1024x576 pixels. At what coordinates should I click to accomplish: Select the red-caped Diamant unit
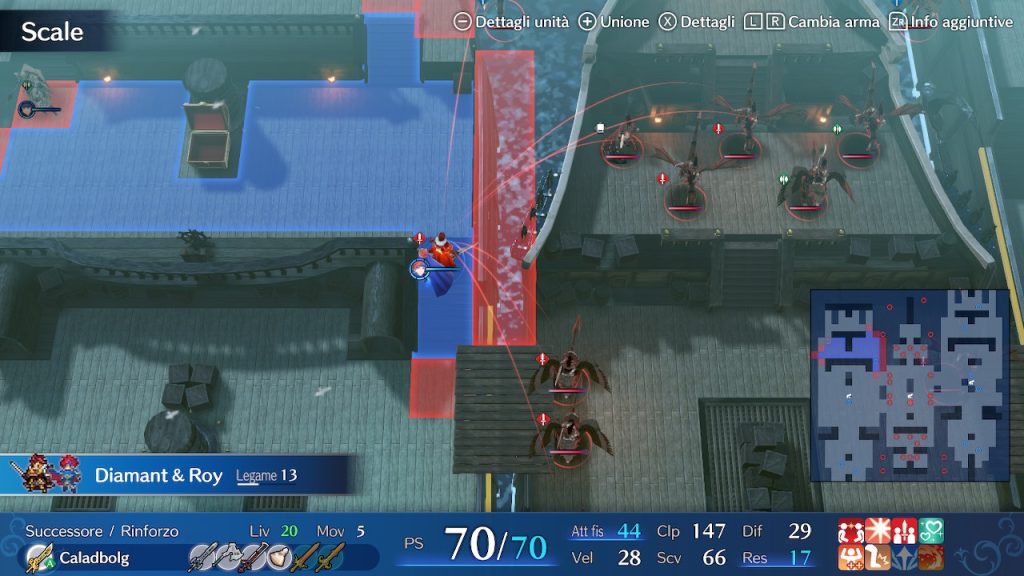pos(440,260)
